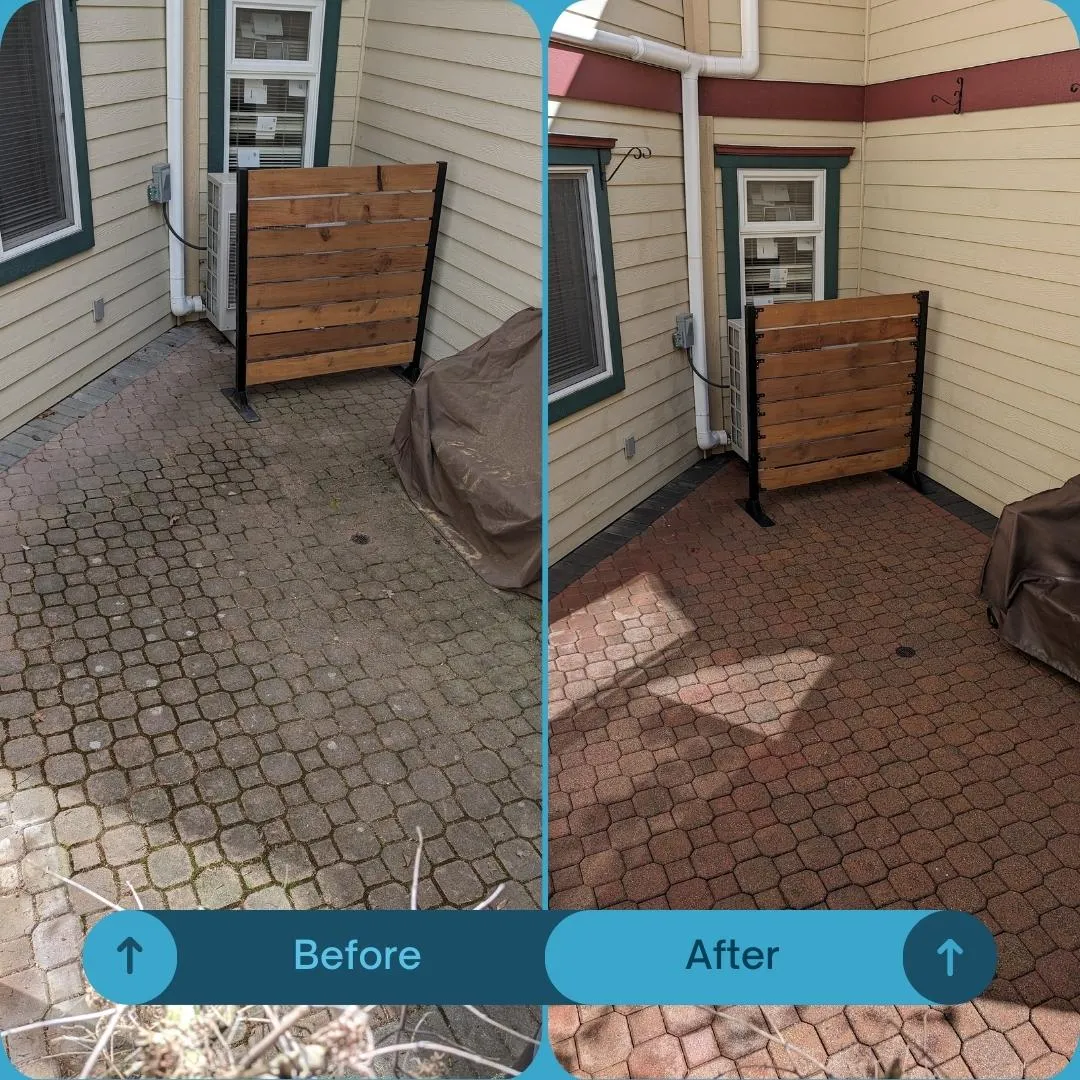Select the Before label
The image size is (1080, 1080).
[x=357, y=955]
